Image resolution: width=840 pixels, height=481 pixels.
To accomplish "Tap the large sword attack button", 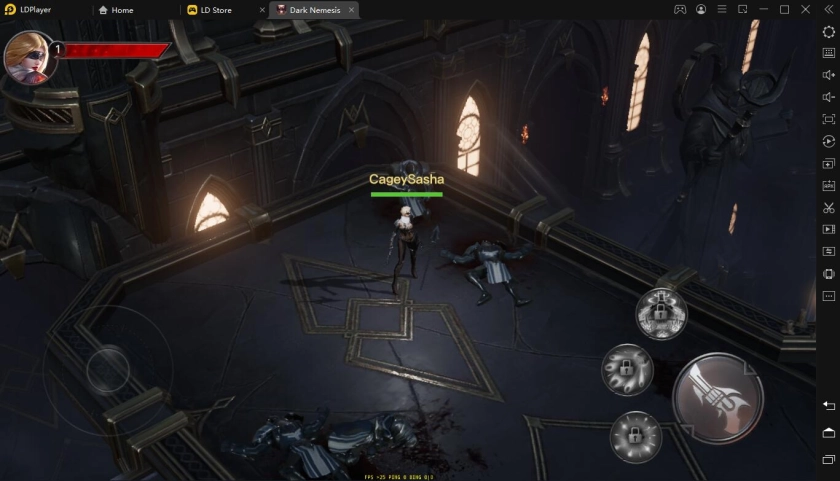I will click(x=718, y=398).
